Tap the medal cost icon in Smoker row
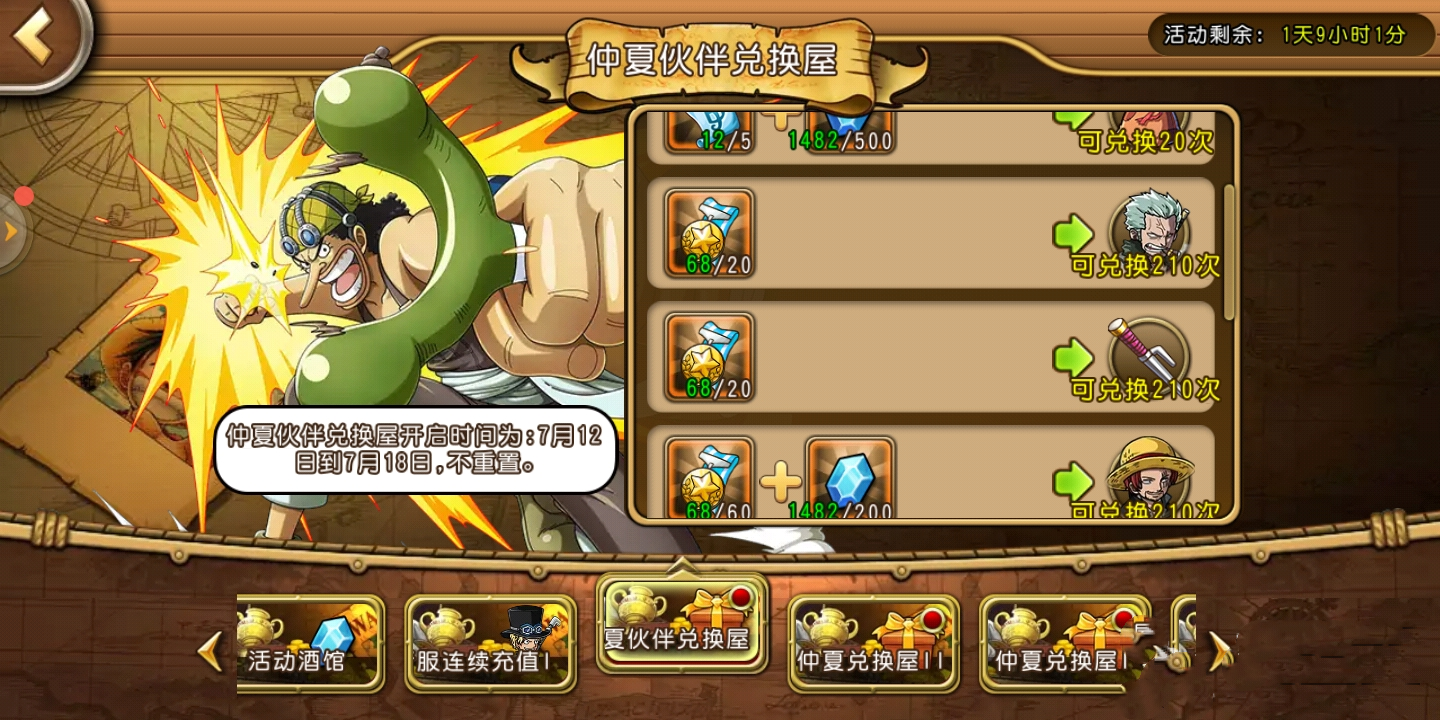1440x720 pixels. pos(709,233)
